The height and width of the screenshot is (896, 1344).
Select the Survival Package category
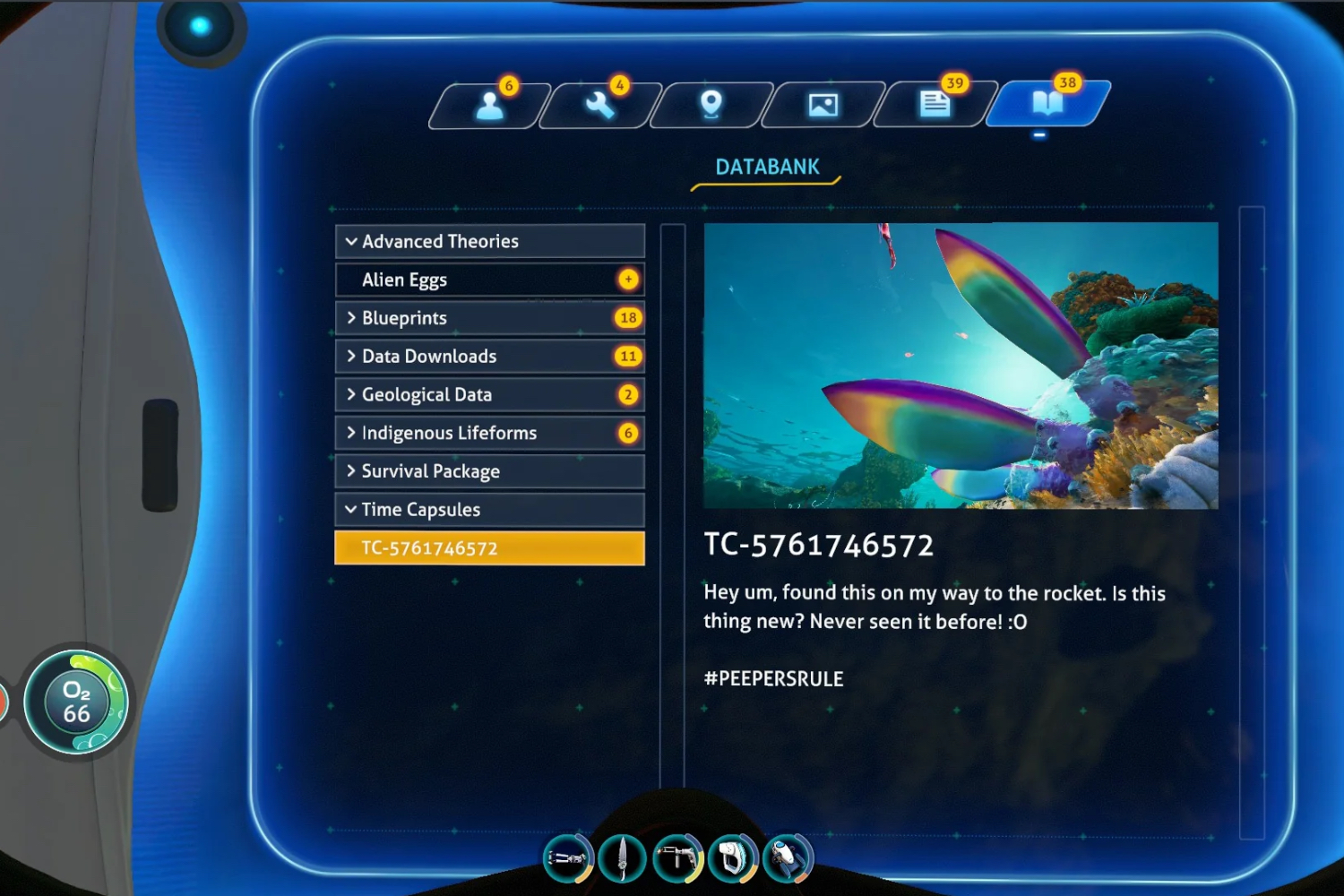489,470
